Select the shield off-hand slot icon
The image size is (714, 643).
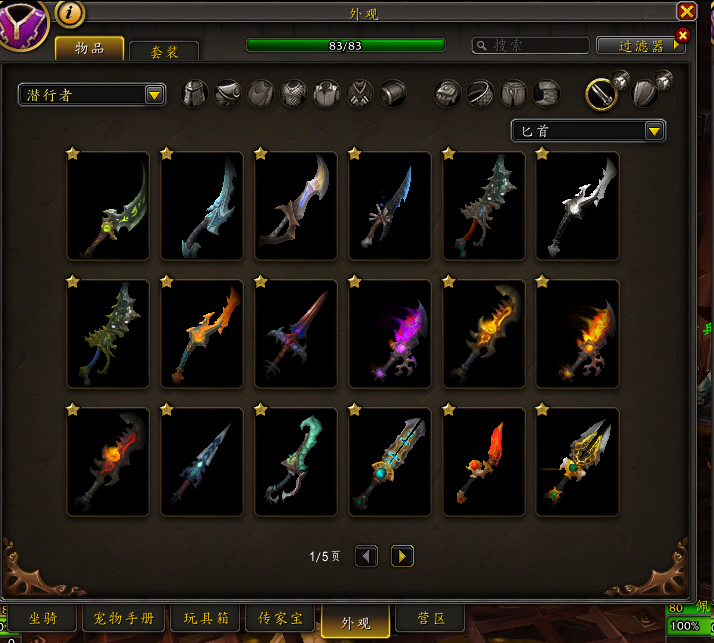click(x=645, y=94)
